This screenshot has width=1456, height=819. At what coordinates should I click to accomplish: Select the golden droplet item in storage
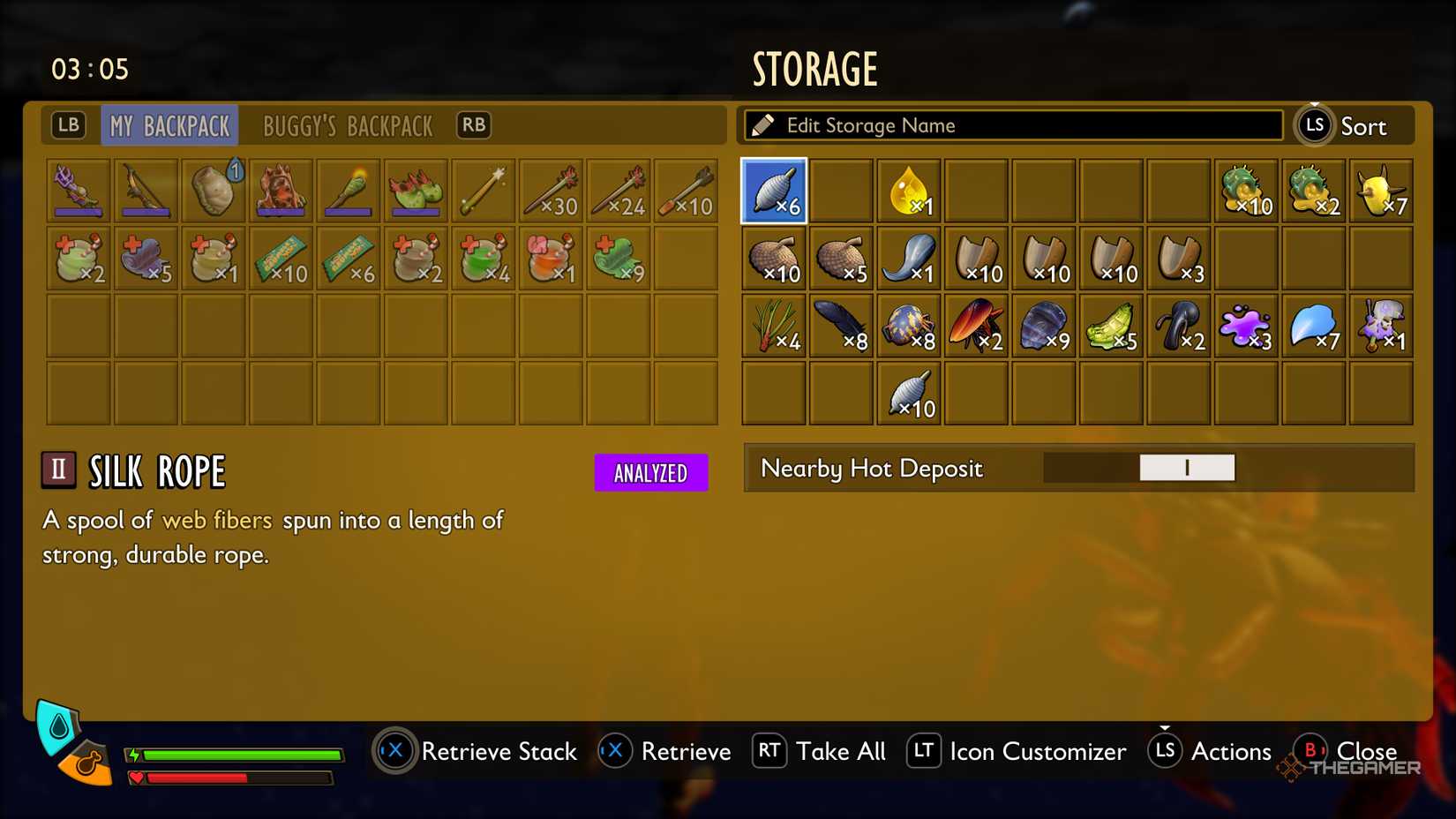[x=909, y=191]
